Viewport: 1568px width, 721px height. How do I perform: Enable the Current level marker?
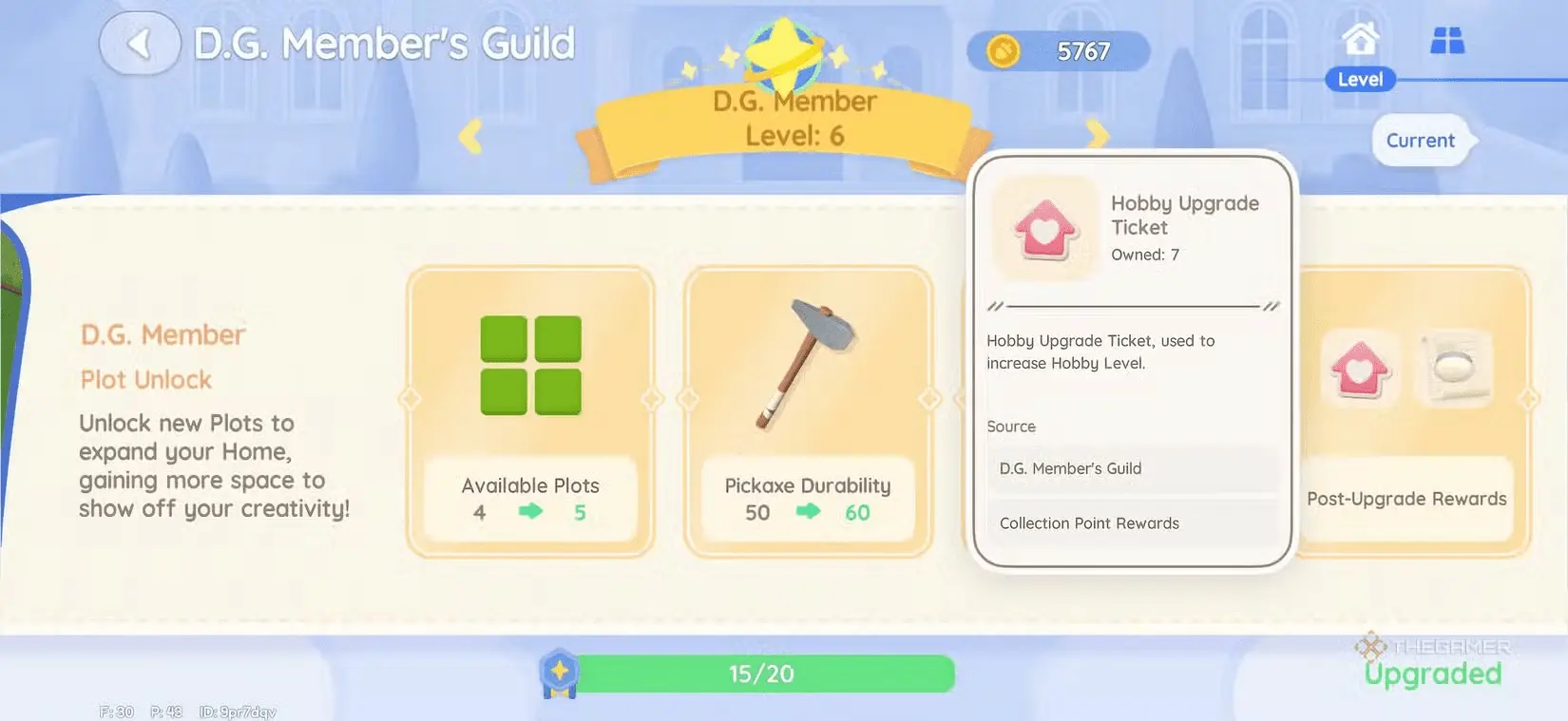click(1421, 140)
